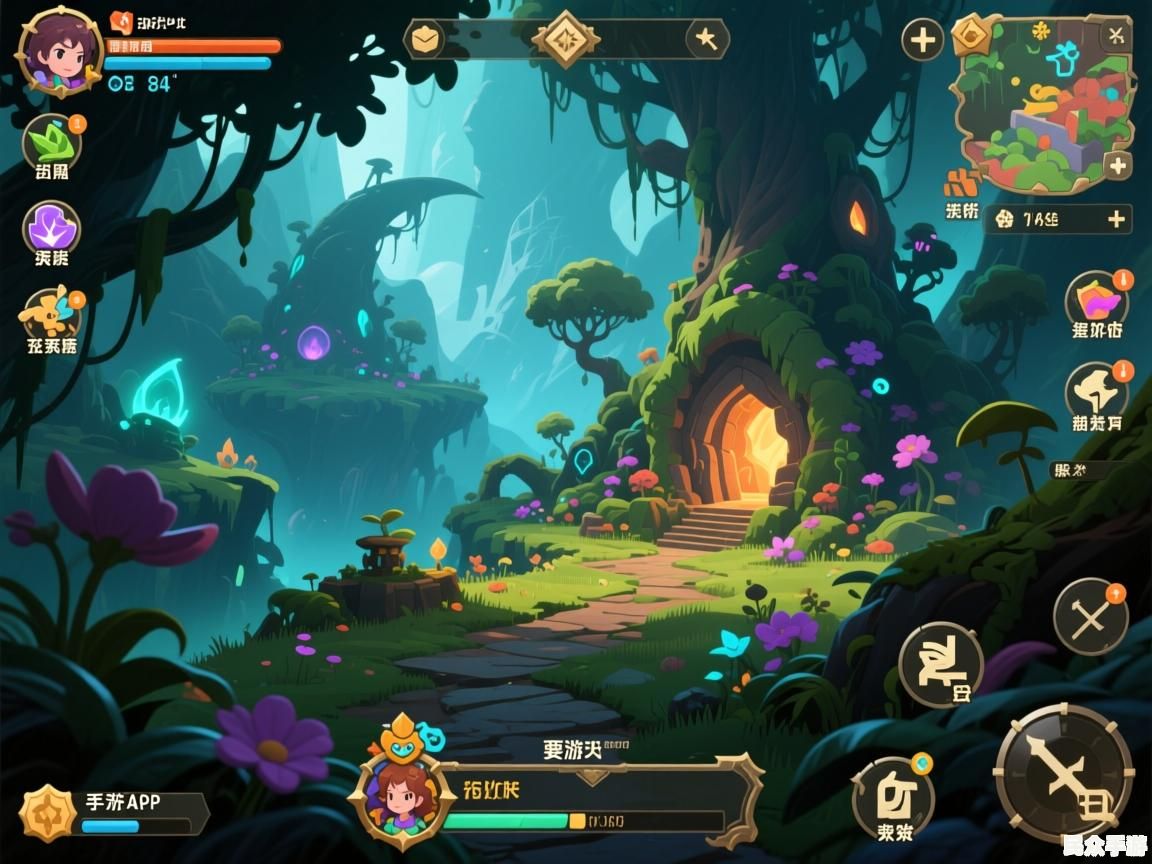This screenshot has width=1152, height=864.
Task: Activate the small crossed swords skill button
Action: [x=1090, y=616]
